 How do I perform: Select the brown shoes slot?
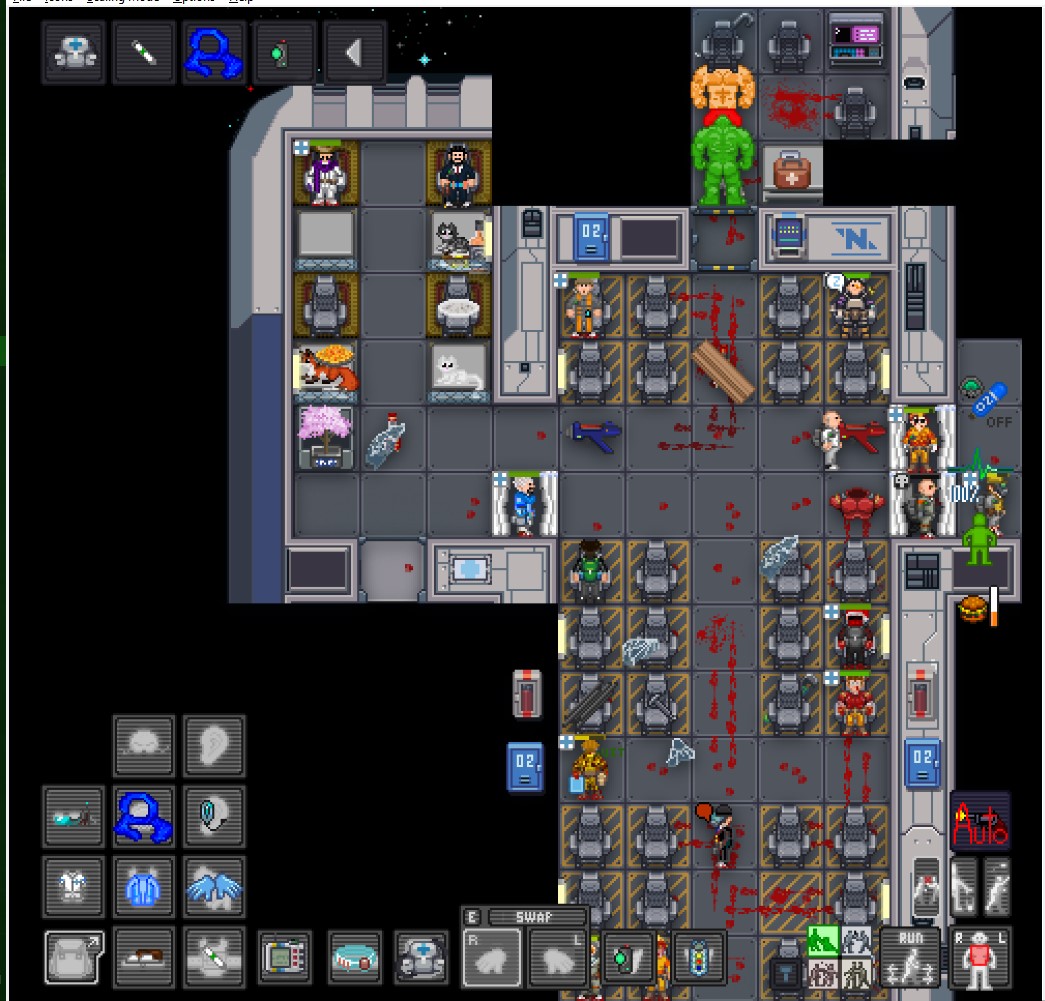coord(144,956)
